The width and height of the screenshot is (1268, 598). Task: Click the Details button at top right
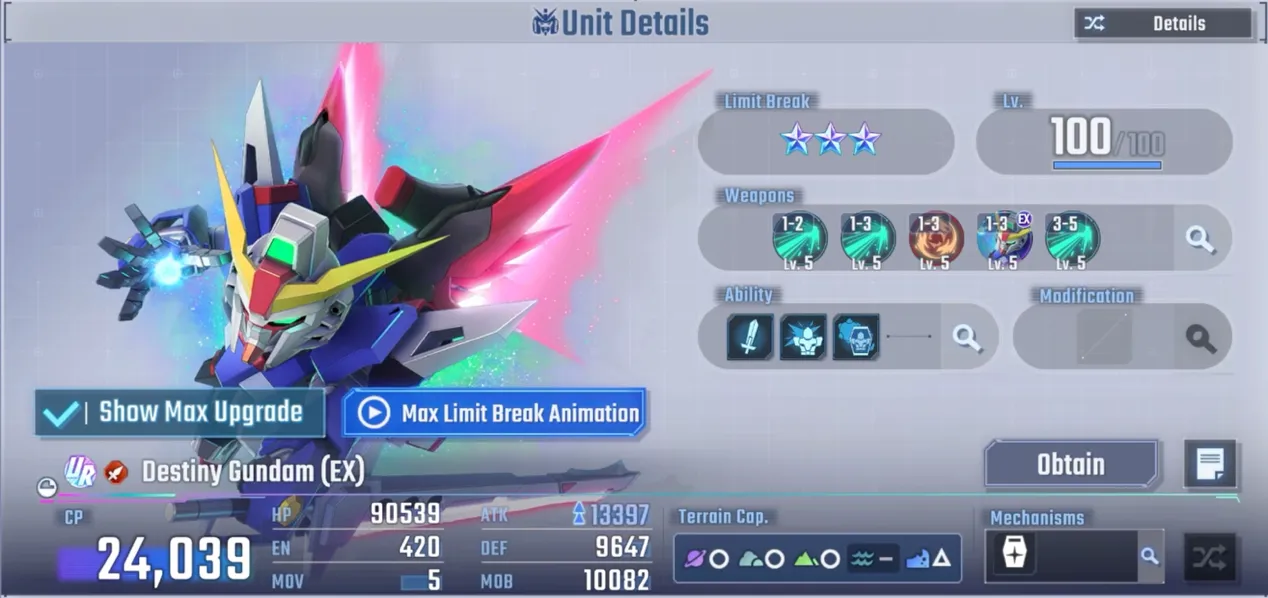(x=1163, y=24)
